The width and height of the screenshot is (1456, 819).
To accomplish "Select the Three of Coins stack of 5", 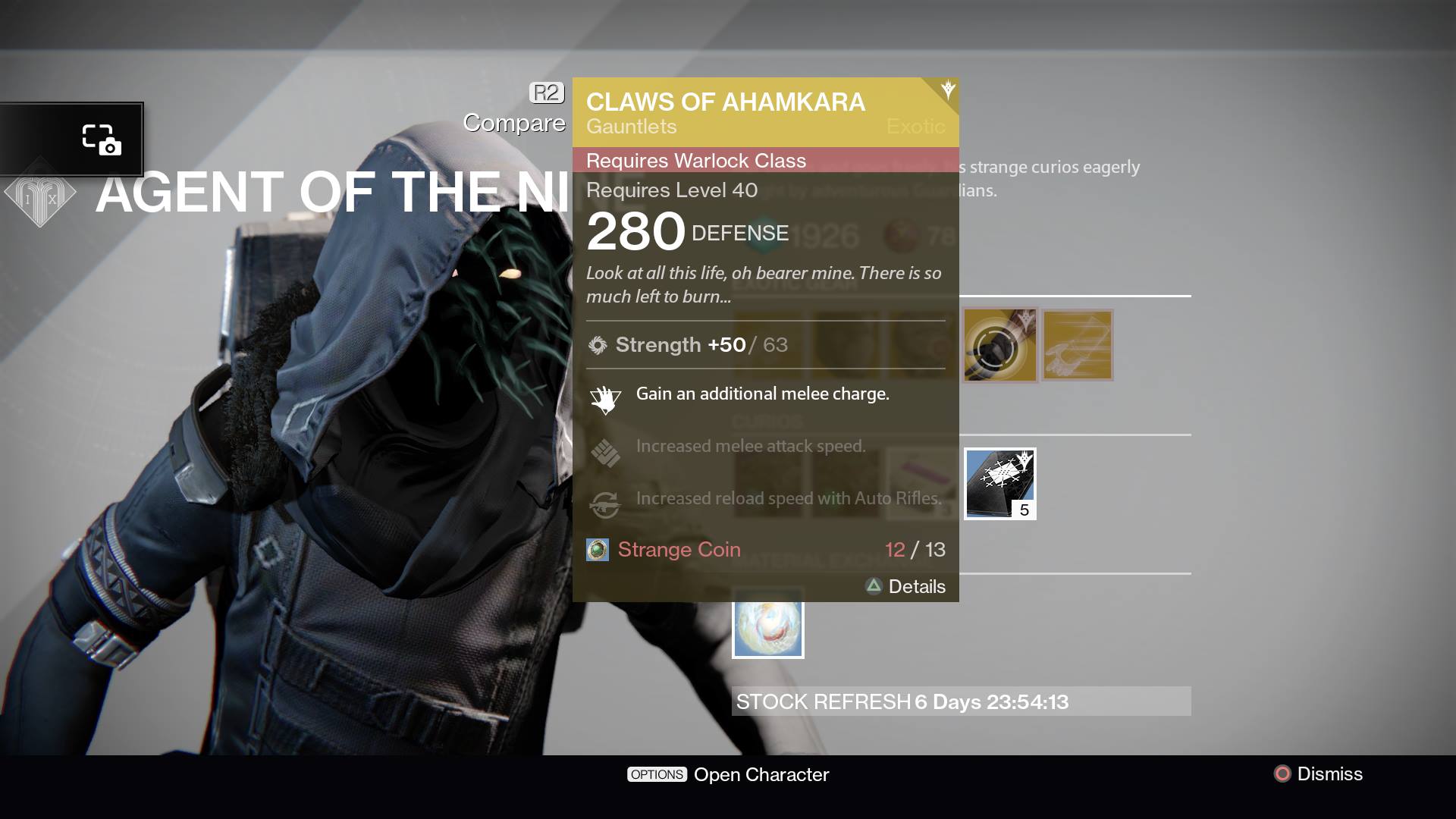I will point(999,483).
